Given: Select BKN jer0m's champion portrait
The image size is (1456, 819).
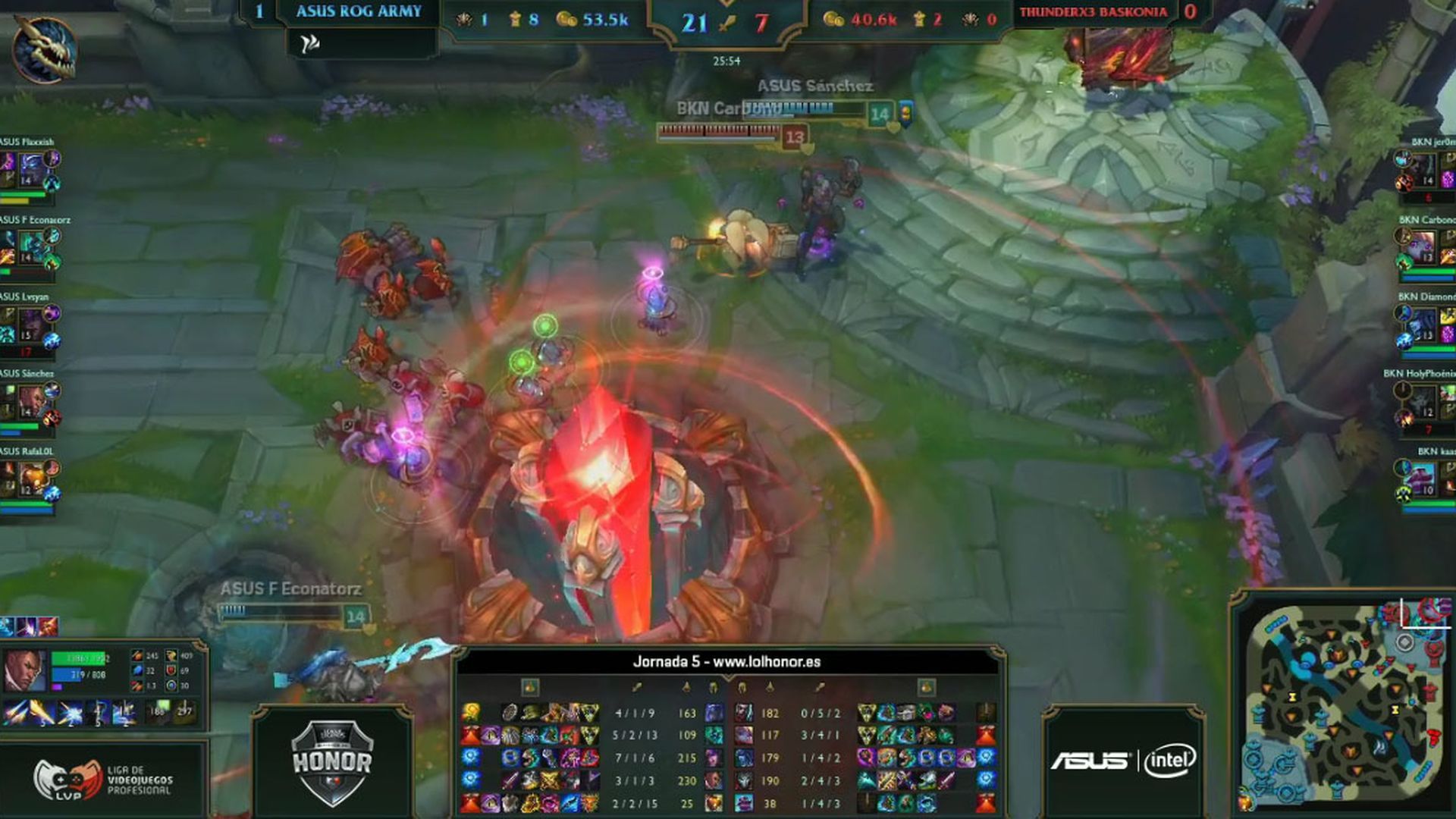Looking at the screenshot, I should 1424,168.
